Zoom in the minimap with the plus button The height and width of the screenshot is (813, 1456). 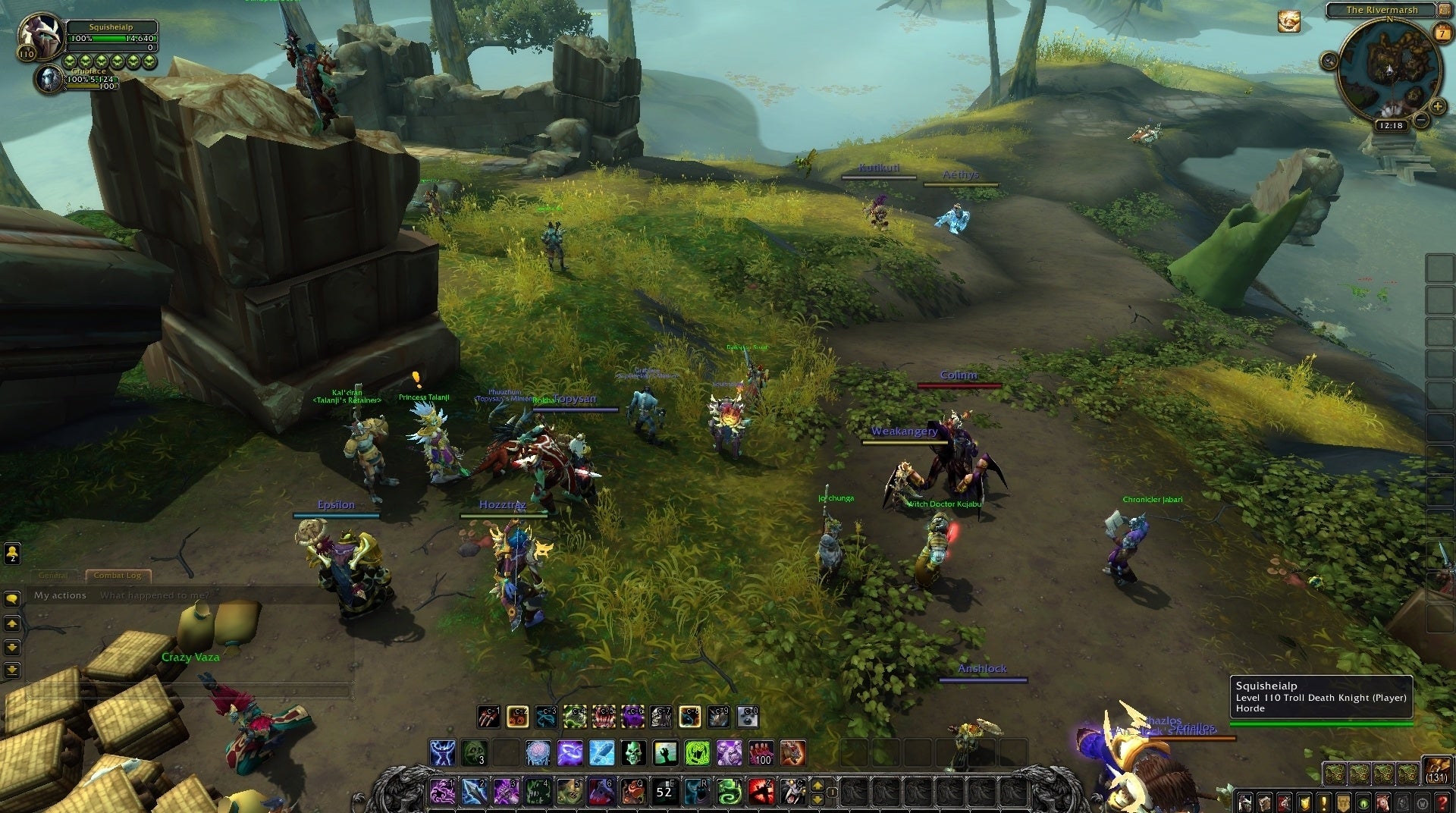1438,108
